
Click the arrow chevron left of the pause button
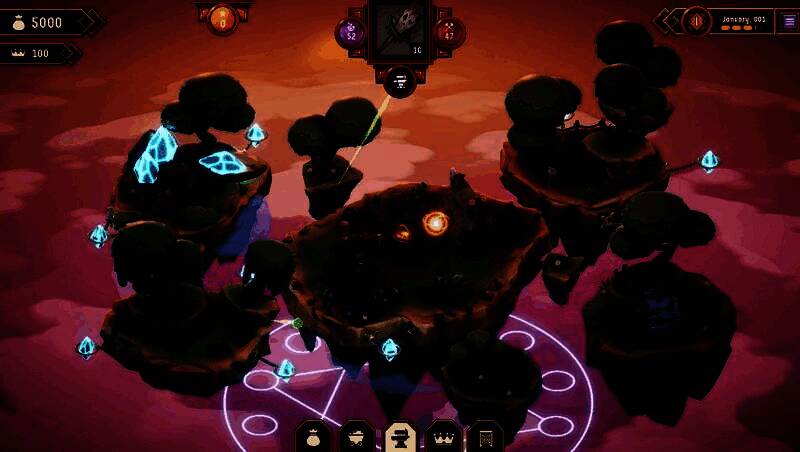click(667, 21)
